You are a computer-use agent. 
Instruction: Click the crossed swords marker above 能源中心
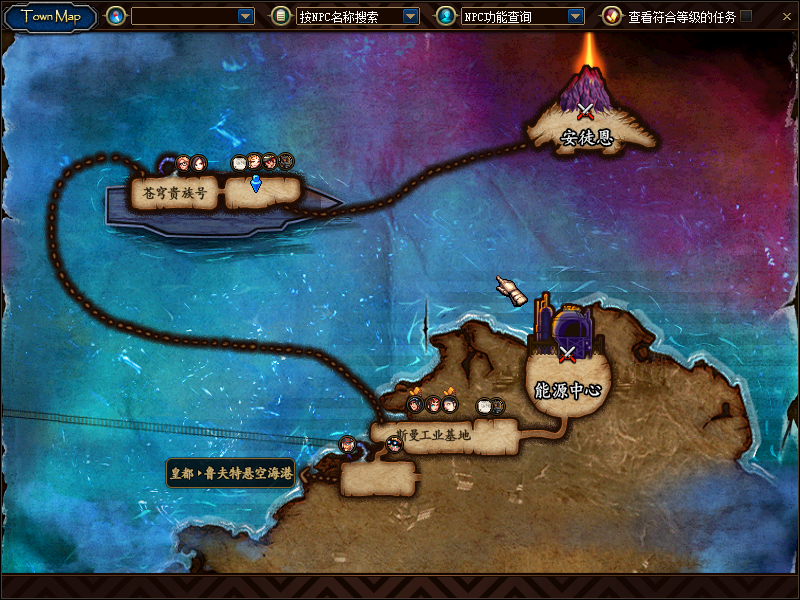coord(568,352)
